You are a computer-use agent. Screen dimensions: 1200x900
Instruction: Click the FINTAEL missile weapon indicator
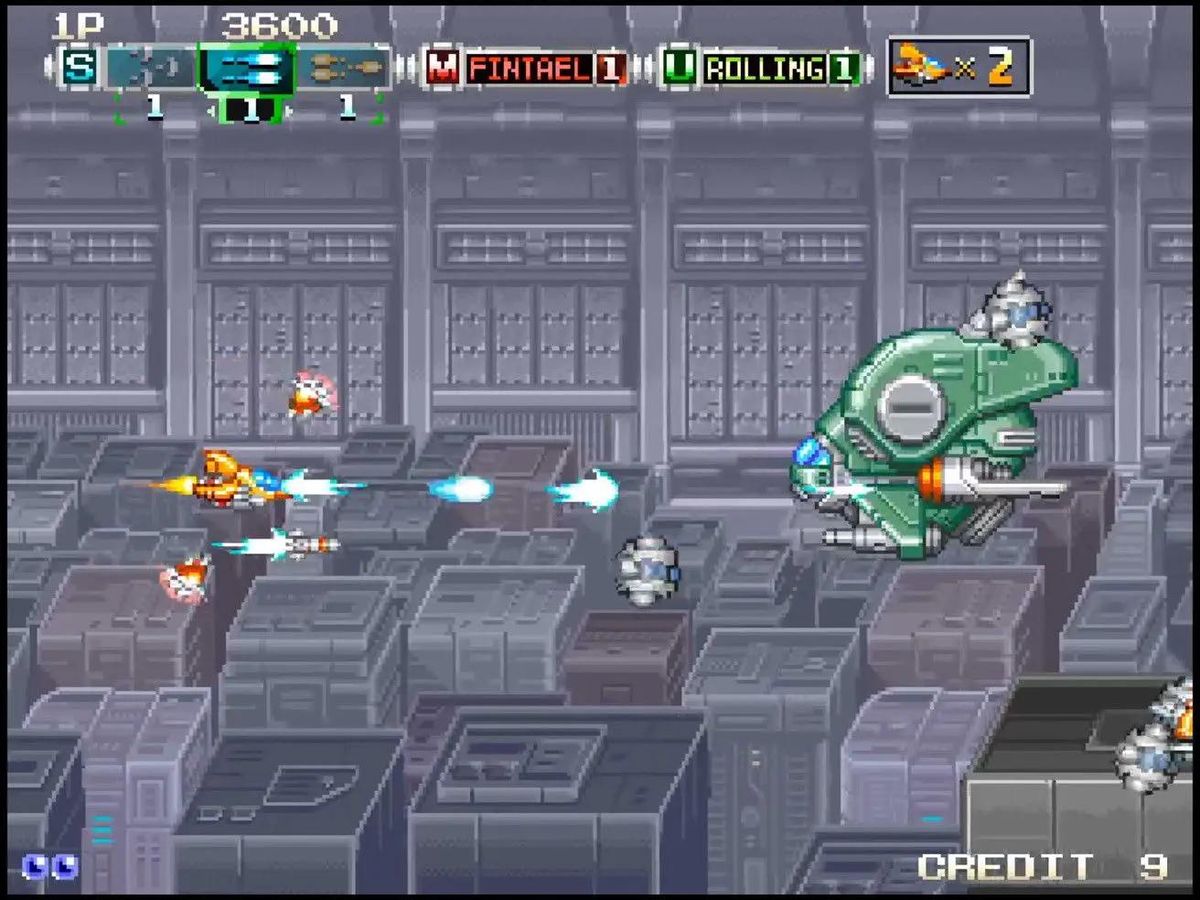[527, 68]
